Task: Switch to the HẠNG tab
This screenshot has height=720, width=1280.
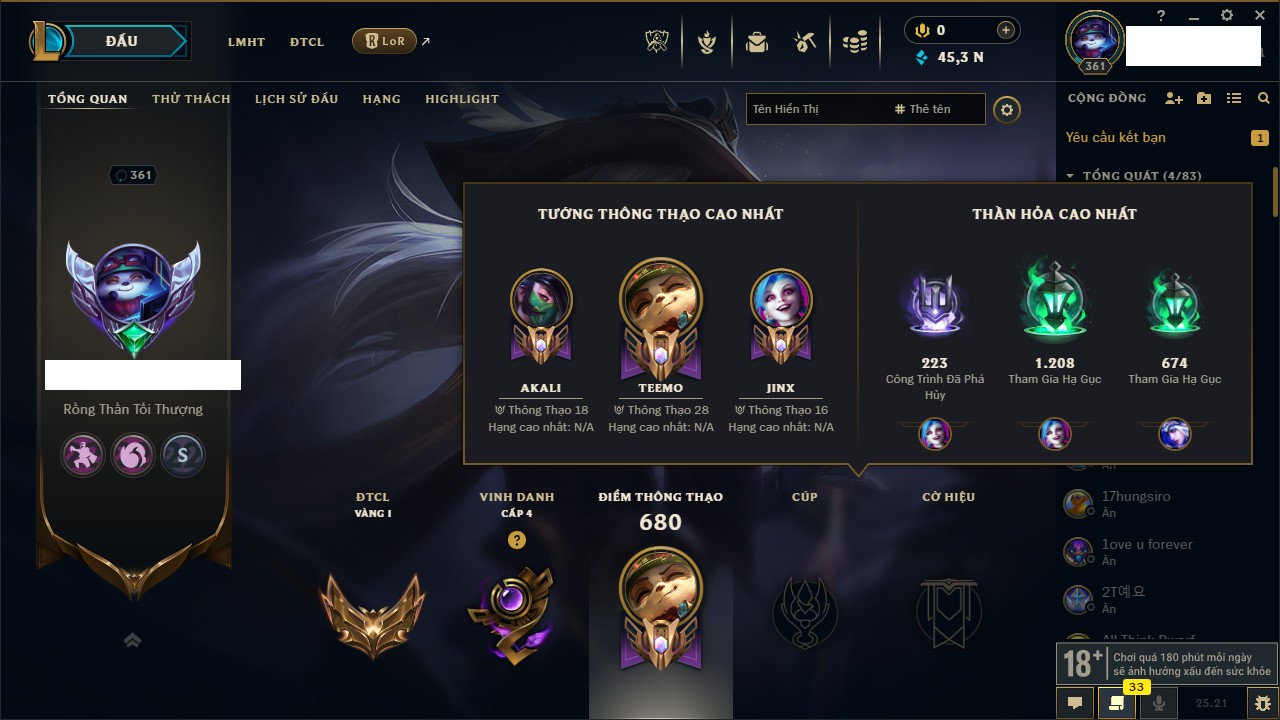Action: point(381,99)
